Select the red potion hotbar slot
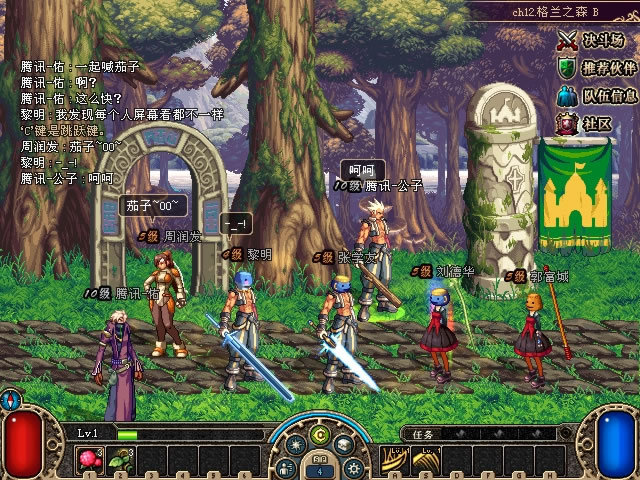The width and height of the screenshot is (640, 480). (90, 460)
